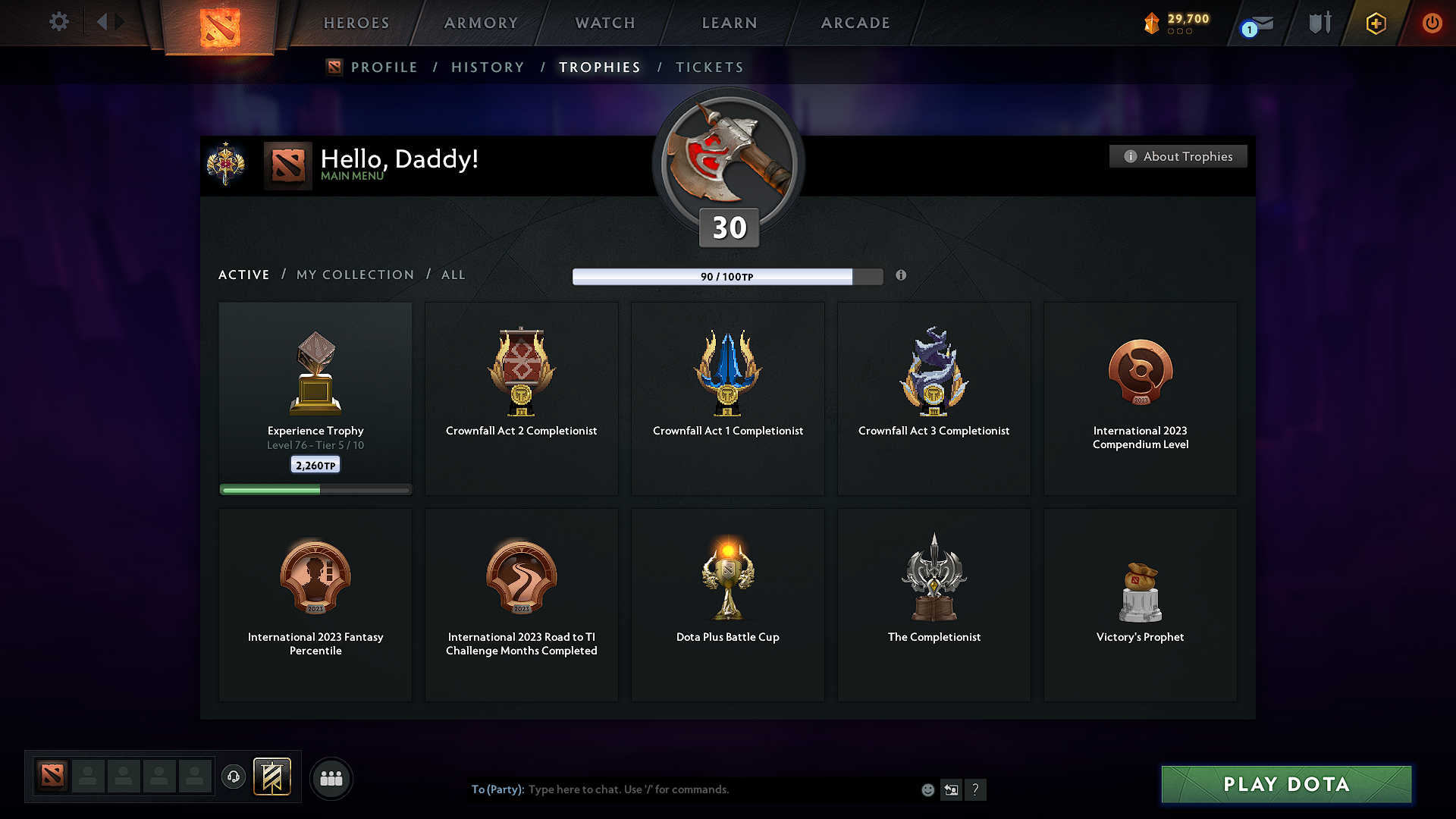Click the power button to quit

point(1432,23)
